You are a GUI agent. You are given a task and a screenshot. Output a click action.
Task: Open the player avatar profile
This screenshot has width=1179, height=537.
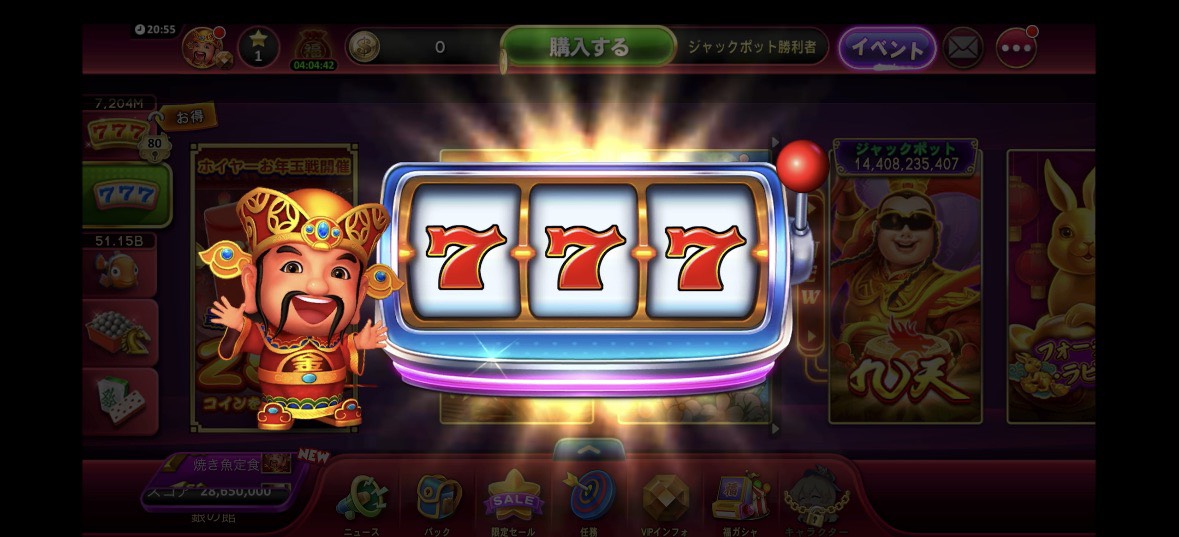[203, 48]
